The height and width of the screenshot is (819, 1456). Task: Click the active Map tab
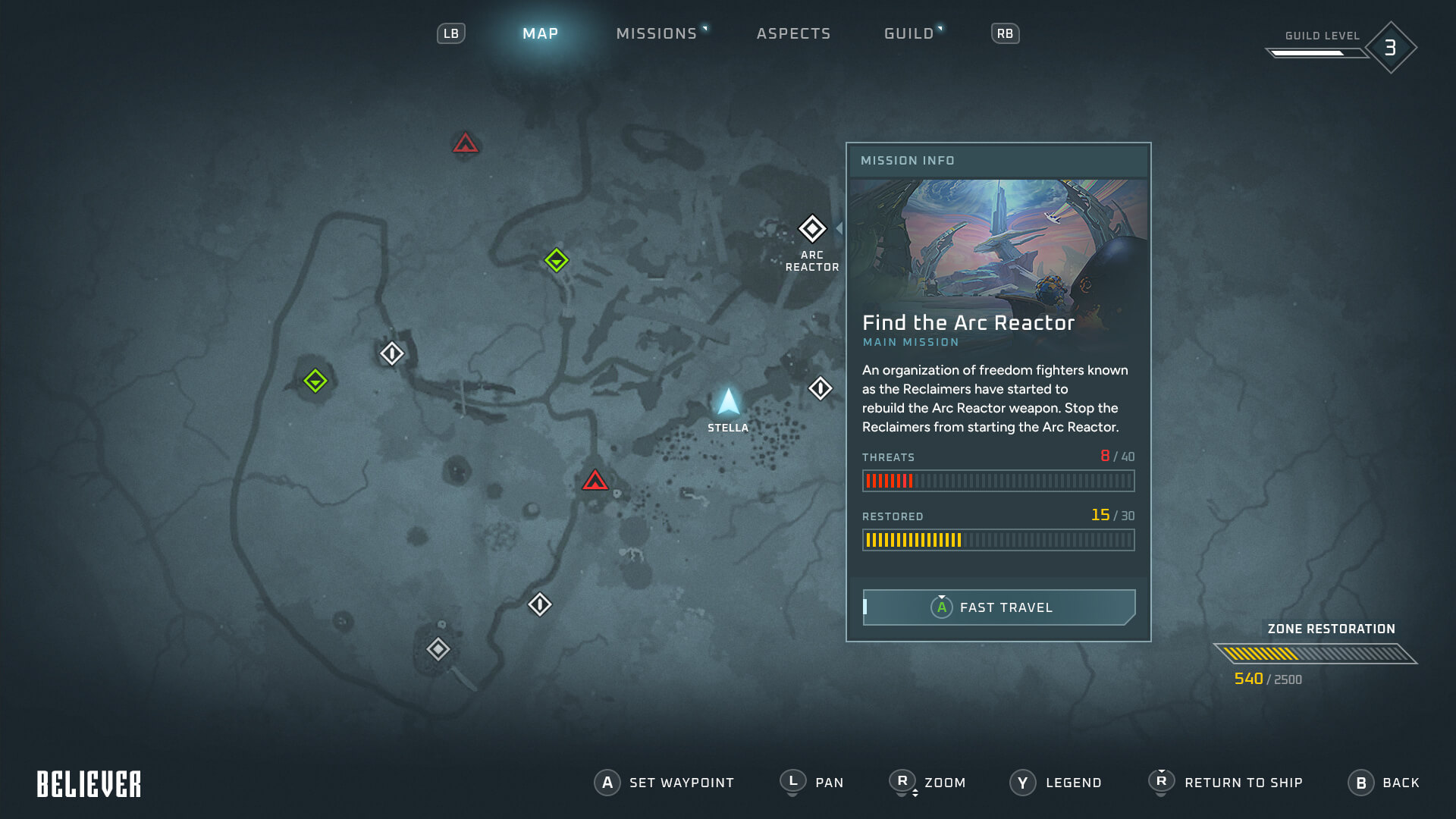pos(540,33)
